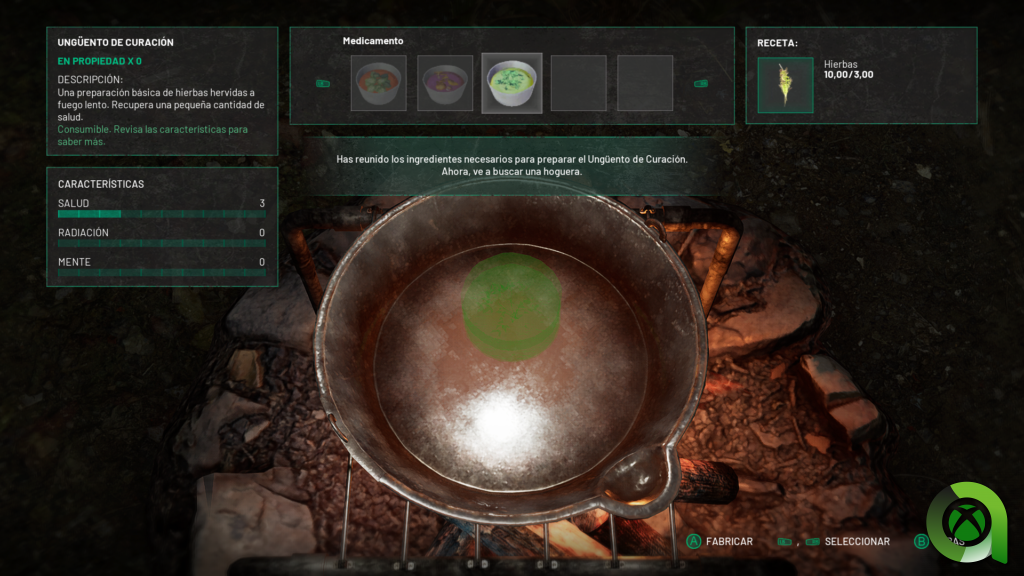Click the Hierbas ingredient icon
The width and height of the screenshot is (1024, 576).
click(x=785, y=85)
